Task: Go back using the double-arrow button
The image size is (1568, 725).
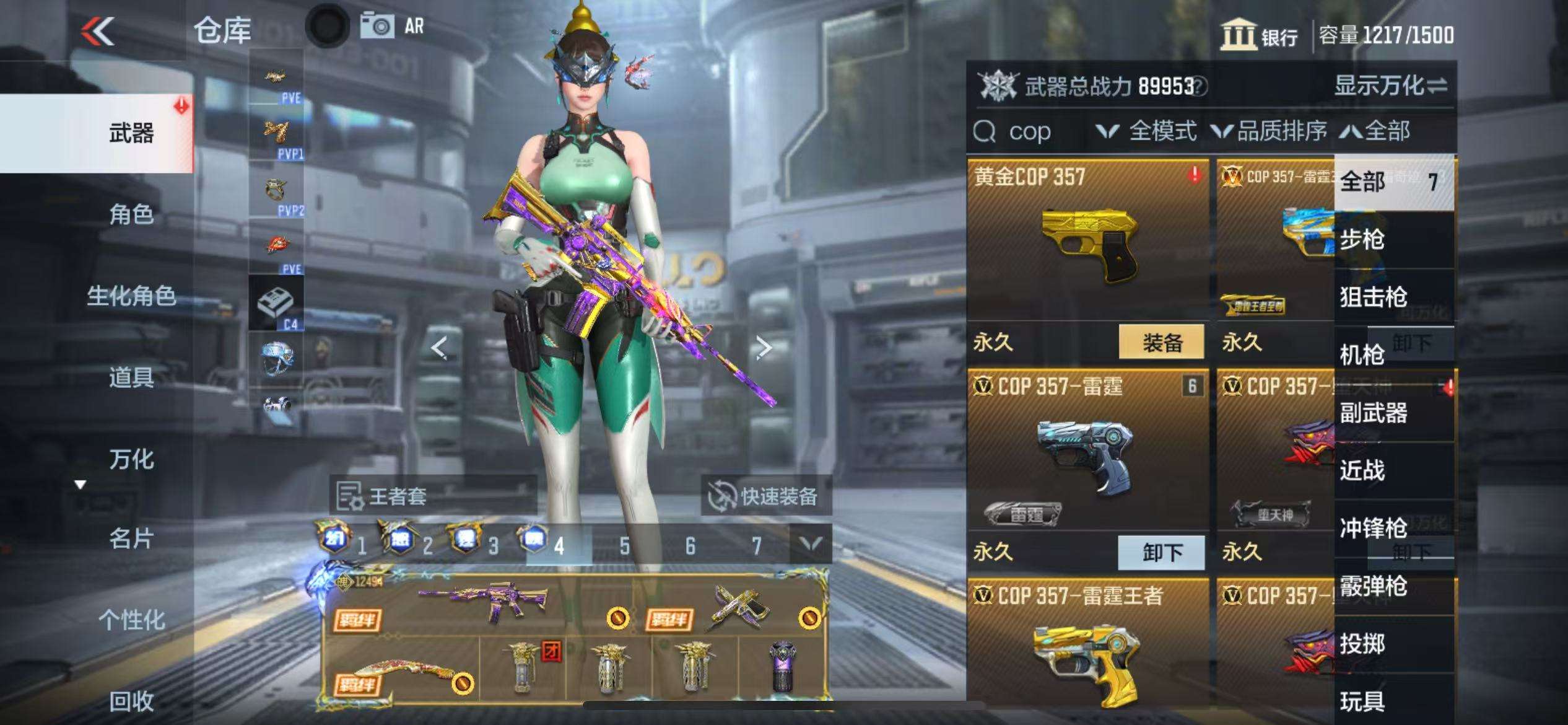Action: click(98, 31)
